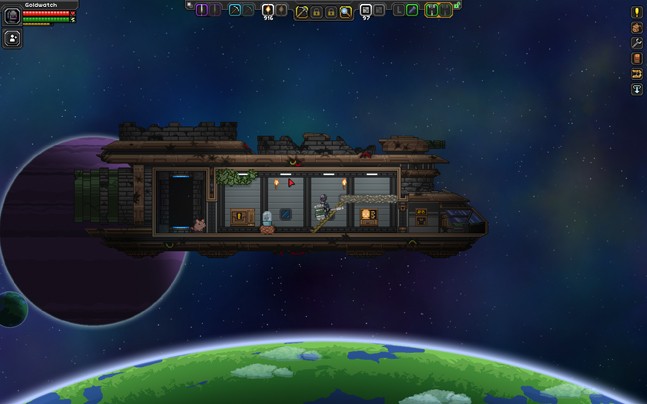Toggle the hotbar swap lock icon
Screen dimensions: 647x404
(x=457, y=6)
